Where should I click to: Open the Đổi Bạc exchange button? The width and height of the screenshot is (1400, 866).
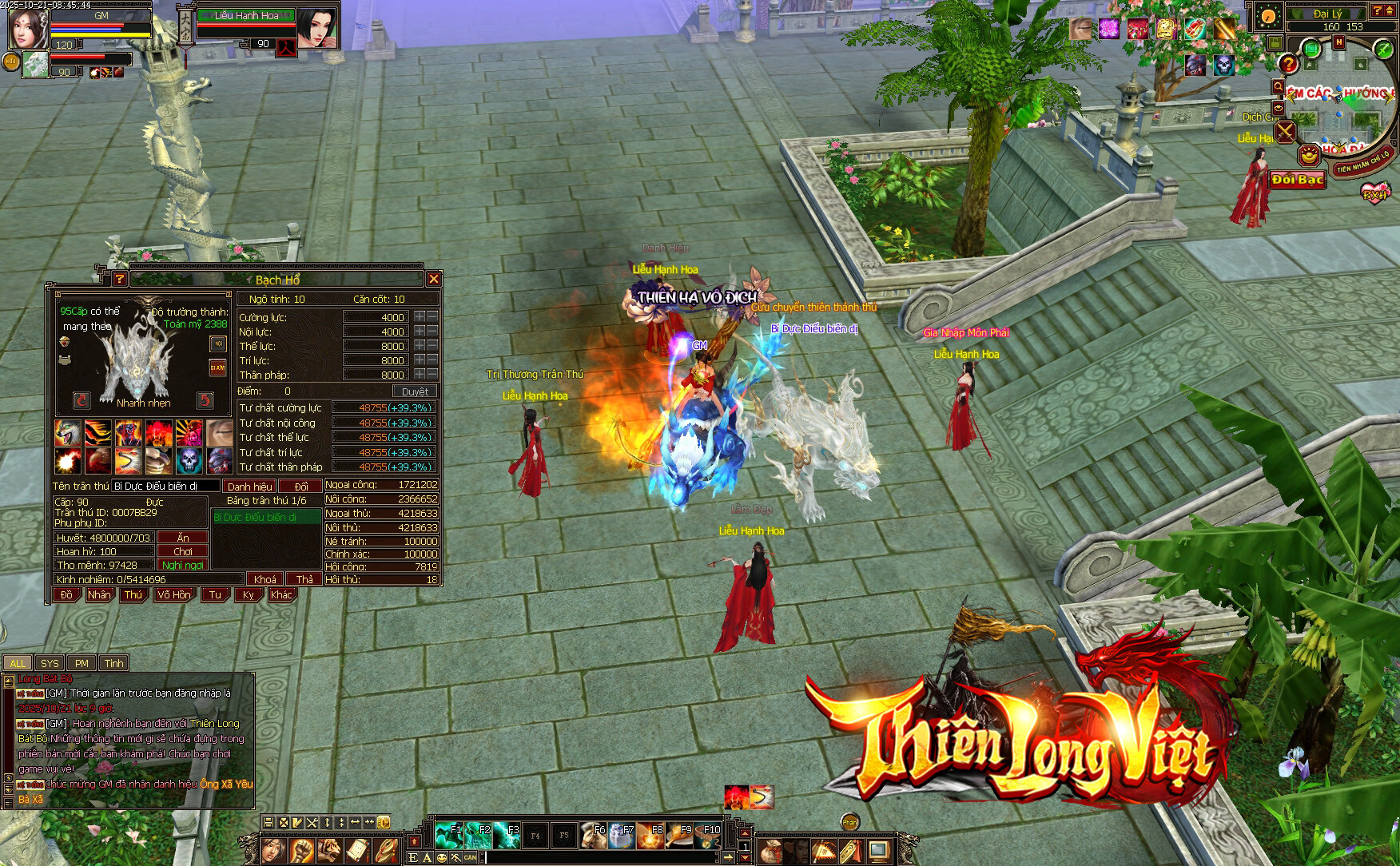[x=1298, y=180]
